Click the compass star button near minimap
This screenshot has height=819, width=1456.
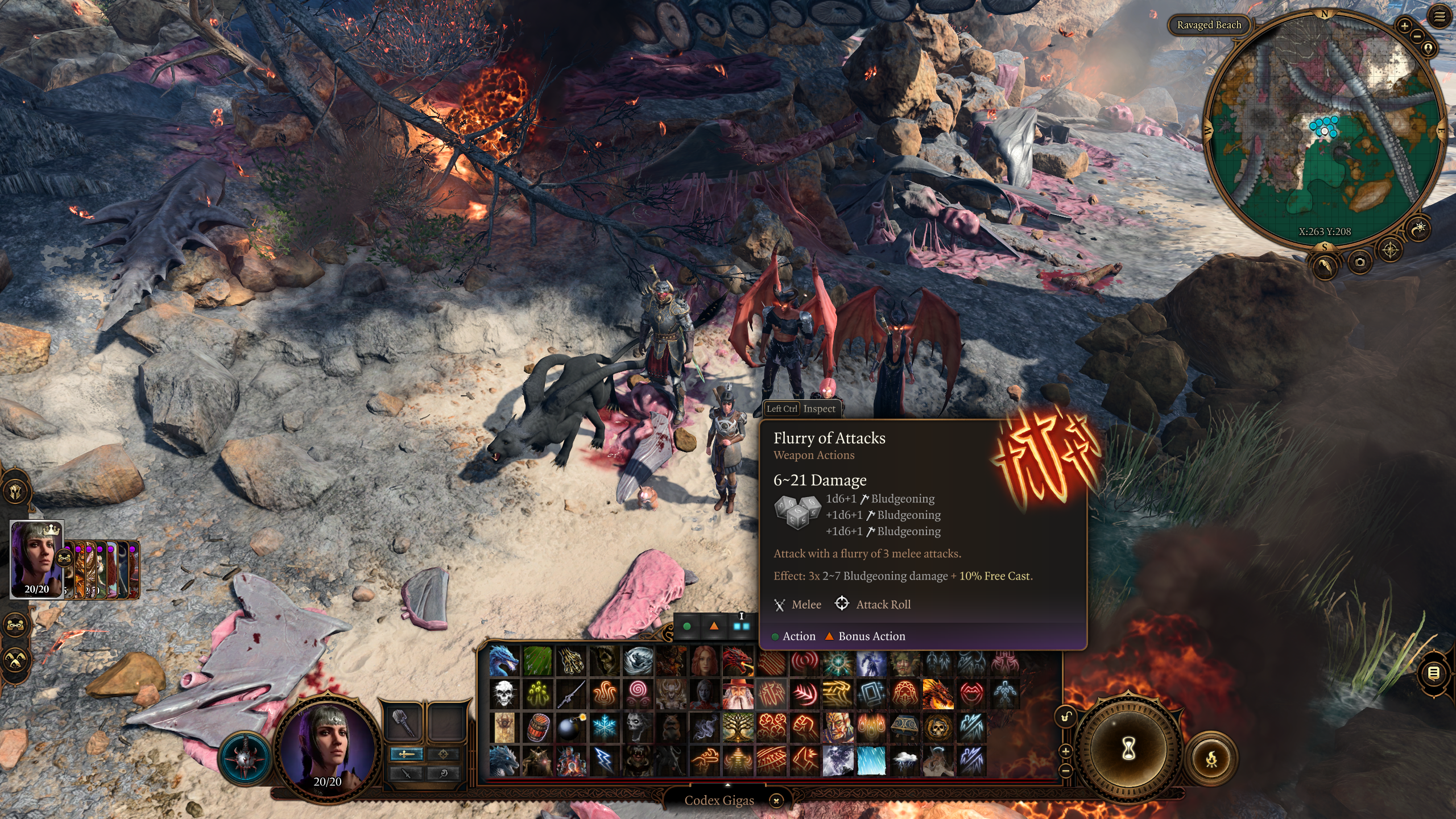coord(1390,250)
